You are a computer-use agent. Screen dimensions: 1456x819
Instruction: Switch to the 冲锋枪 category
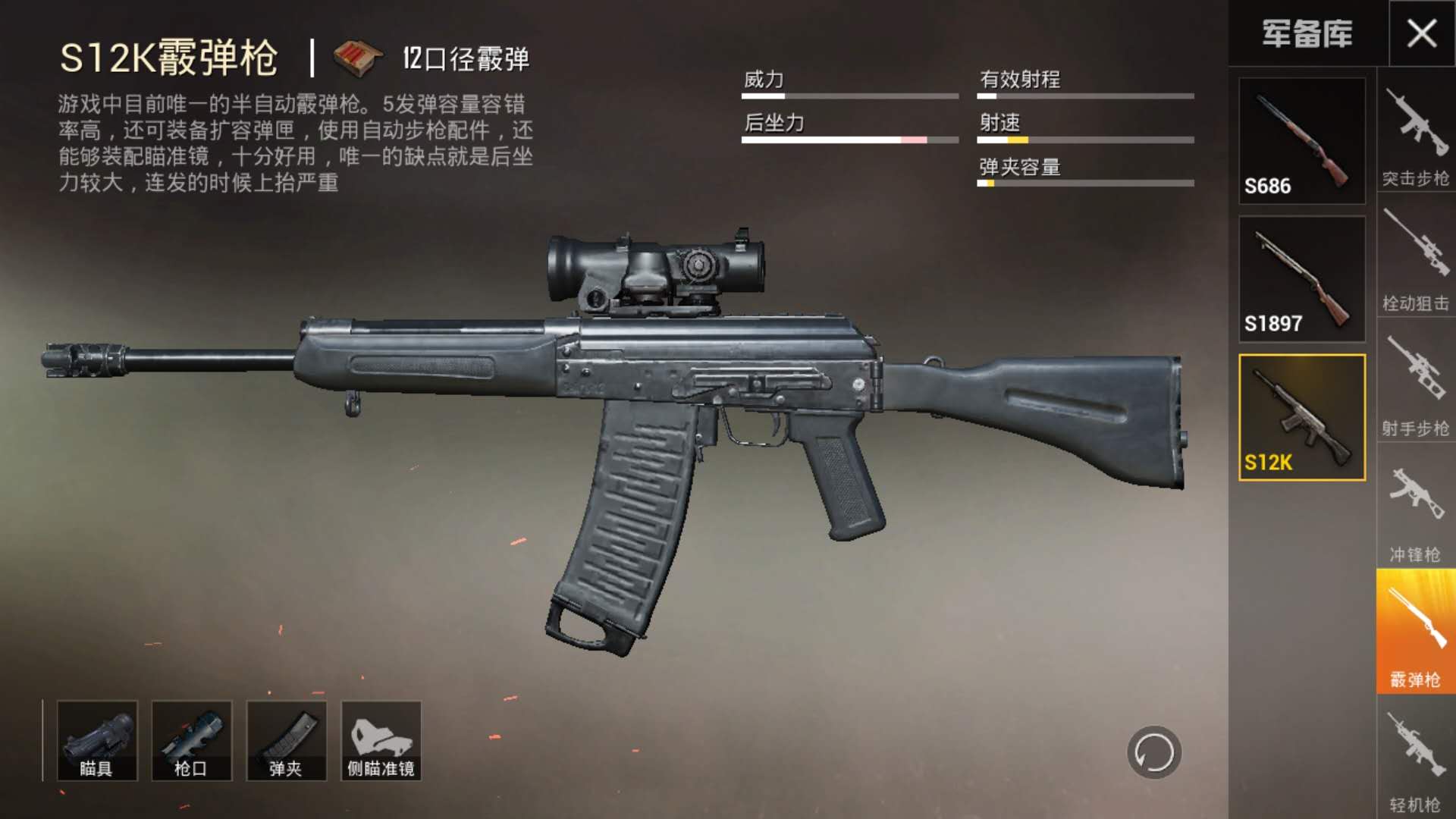tap(1416, 510)
